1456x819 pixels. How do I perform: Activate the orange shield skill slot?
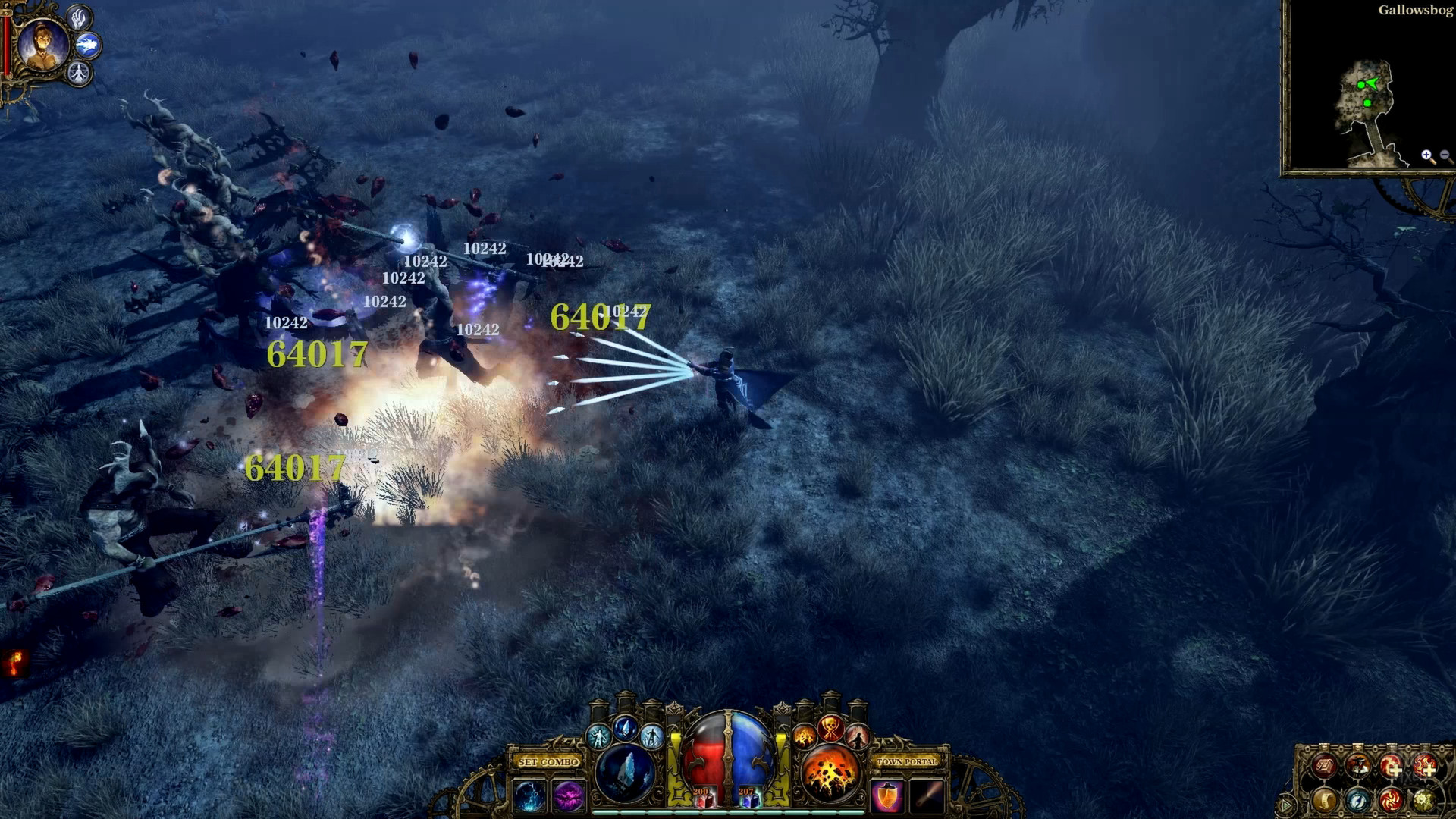[x=886, y=797]
